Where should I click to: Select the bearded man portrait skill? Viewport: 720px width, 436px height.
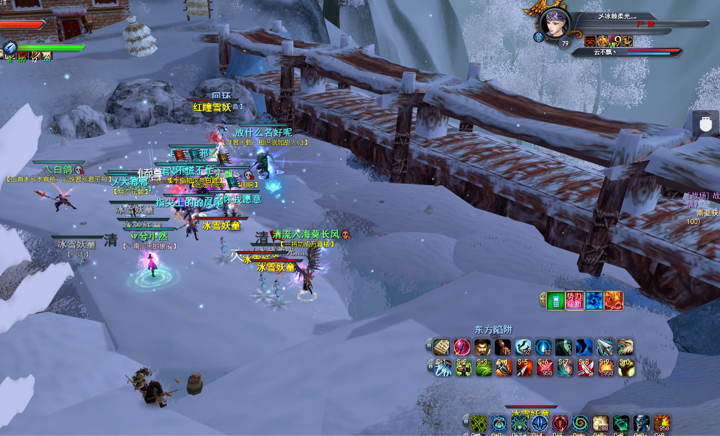pyautogui.click(x=482, y=348)
